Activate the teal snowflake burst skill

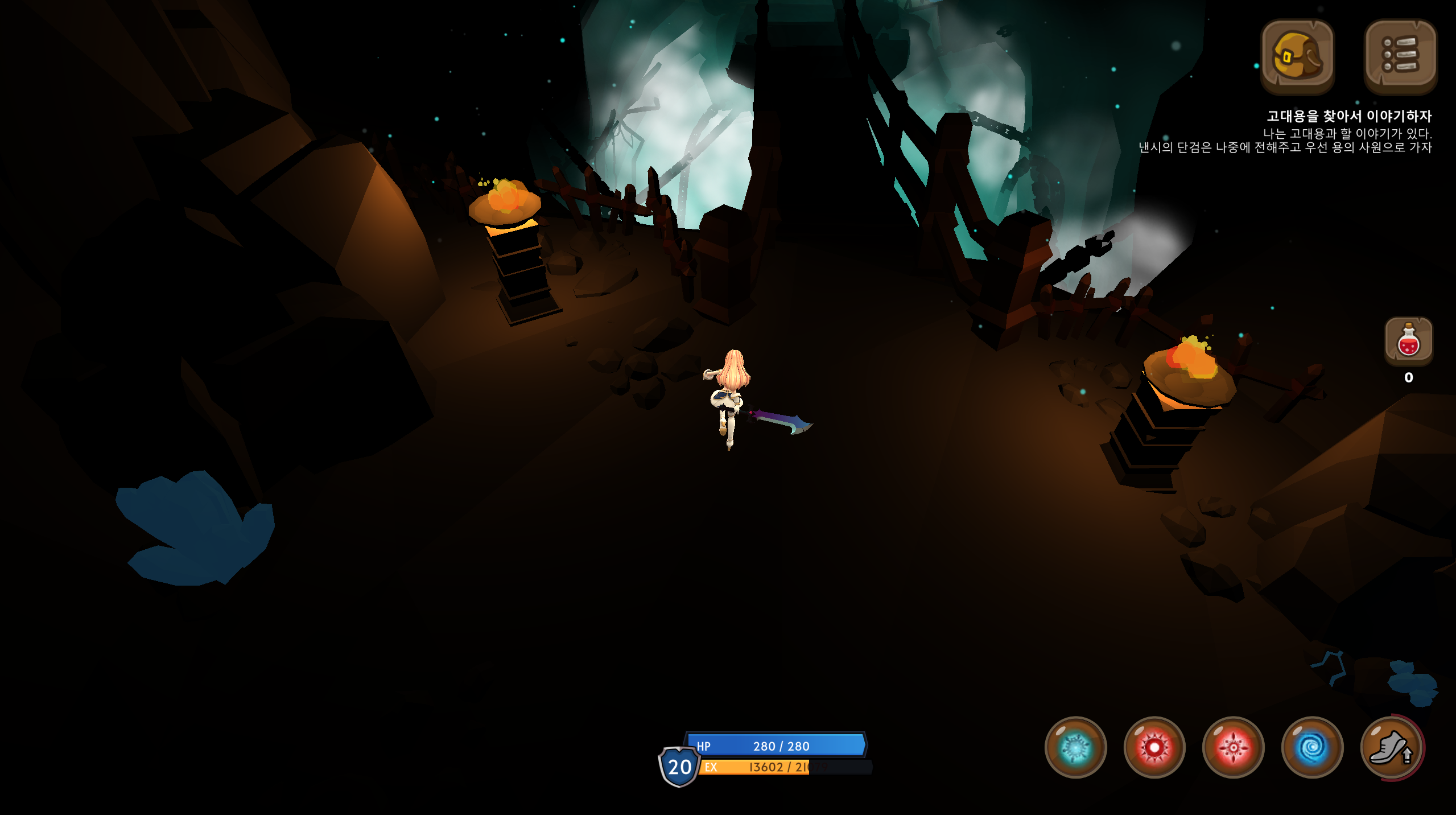1075,747
